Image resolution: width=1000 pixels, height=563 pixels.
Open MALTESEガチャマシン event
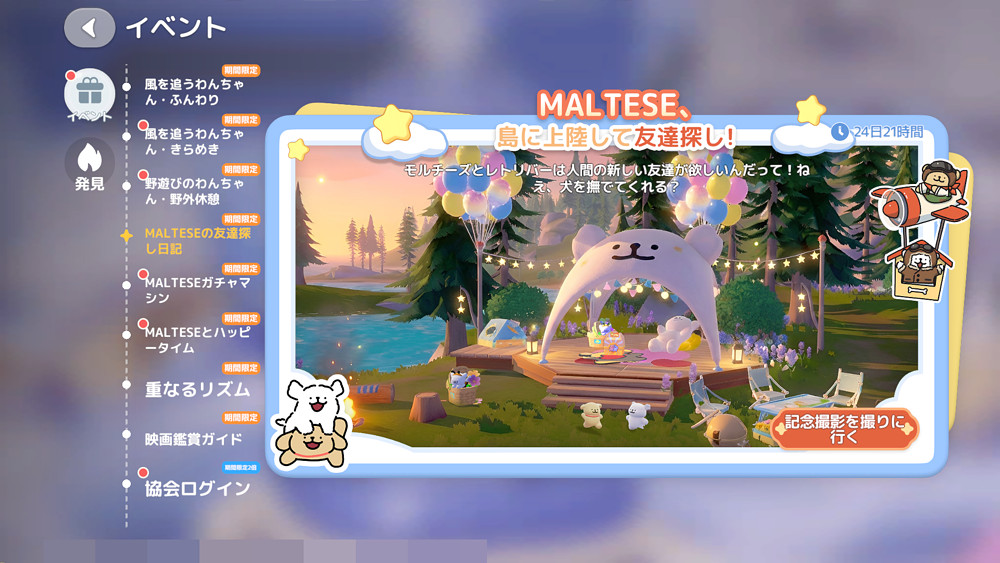click(196, 290)
